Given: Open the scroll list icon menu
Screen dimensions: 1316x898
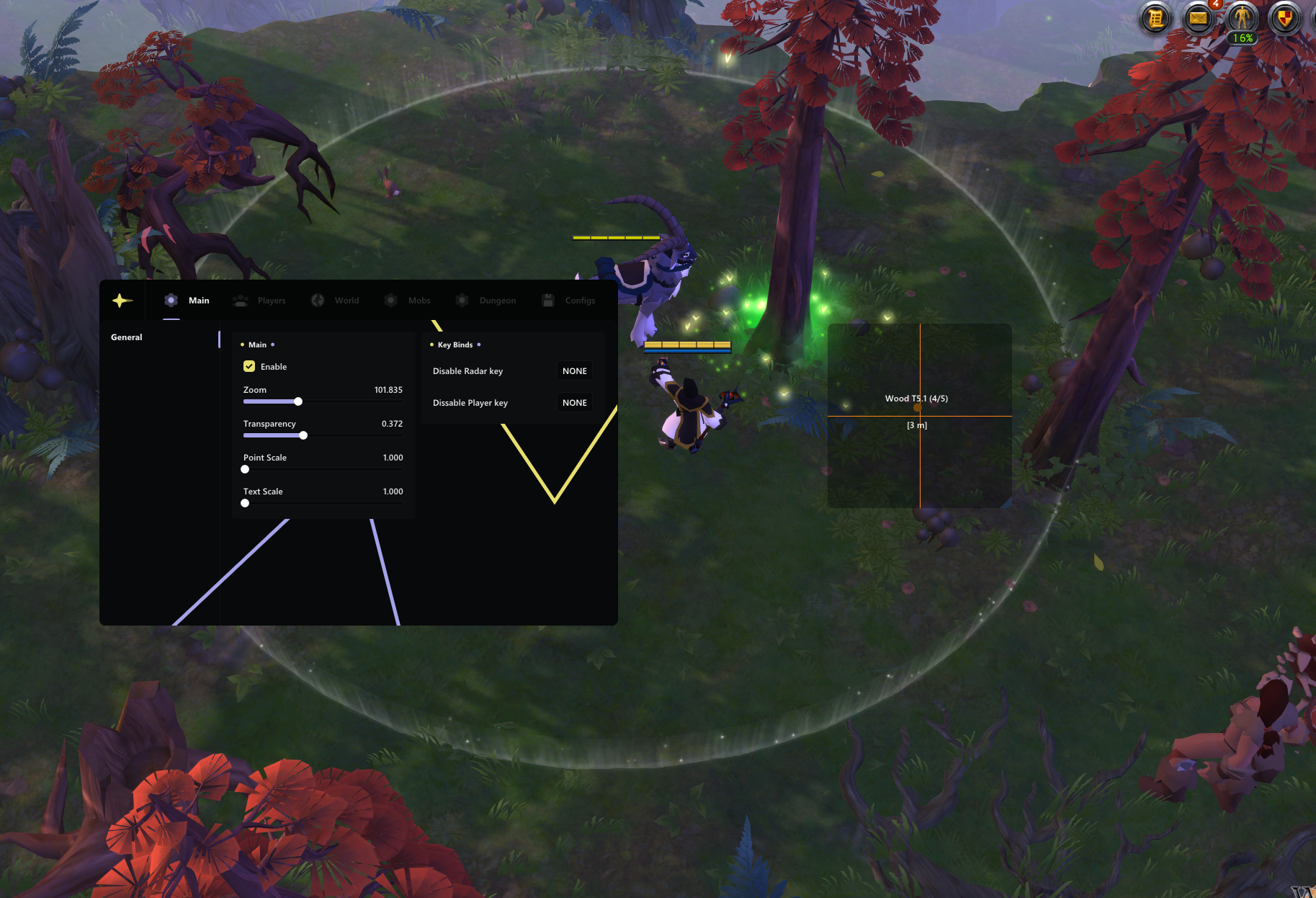Looking at the screenshot, I should [x=1156, y=18].
